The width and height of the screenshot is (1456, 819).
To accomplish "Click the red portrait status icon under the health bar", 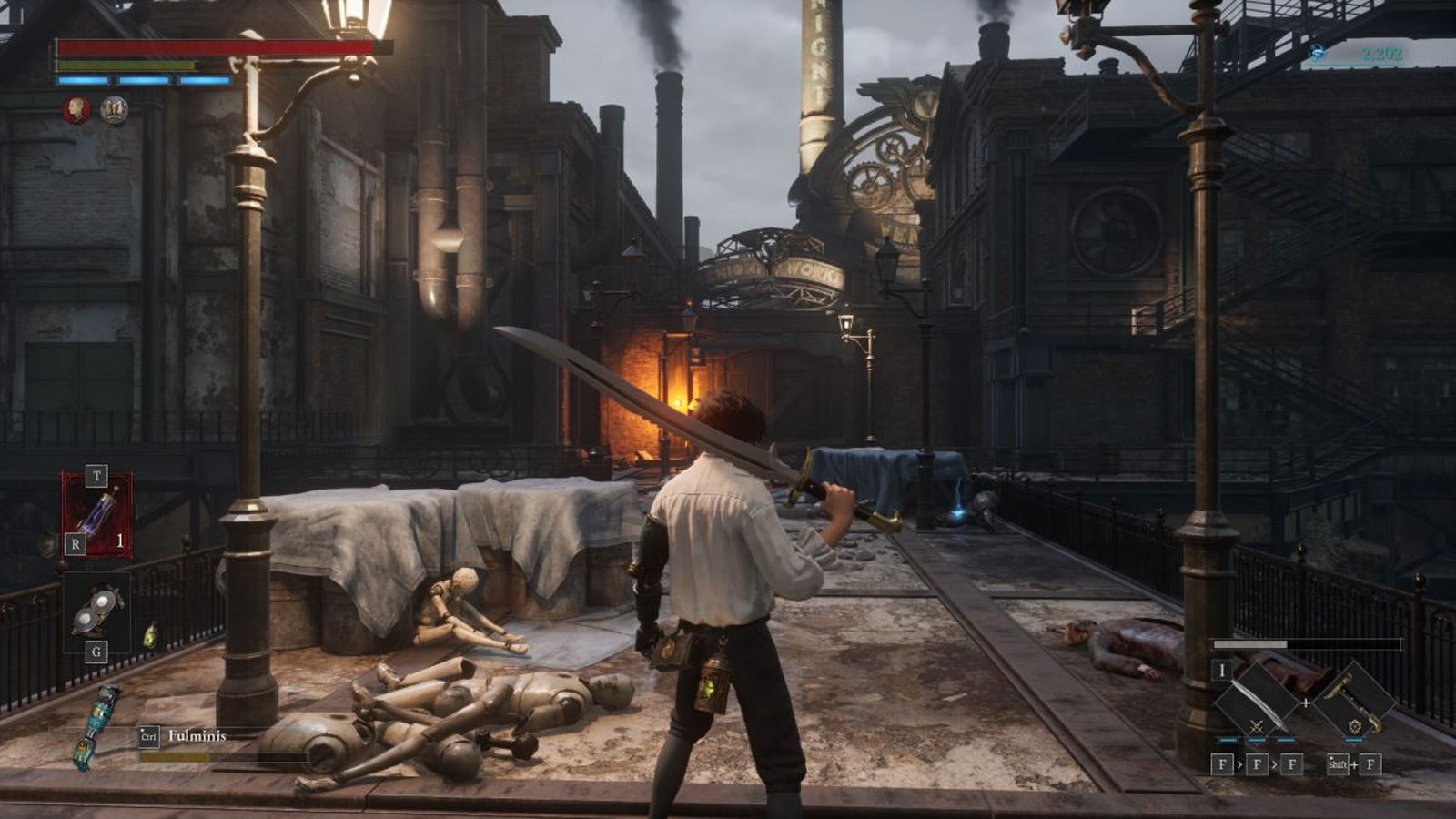I will click(x=77, y=106).
